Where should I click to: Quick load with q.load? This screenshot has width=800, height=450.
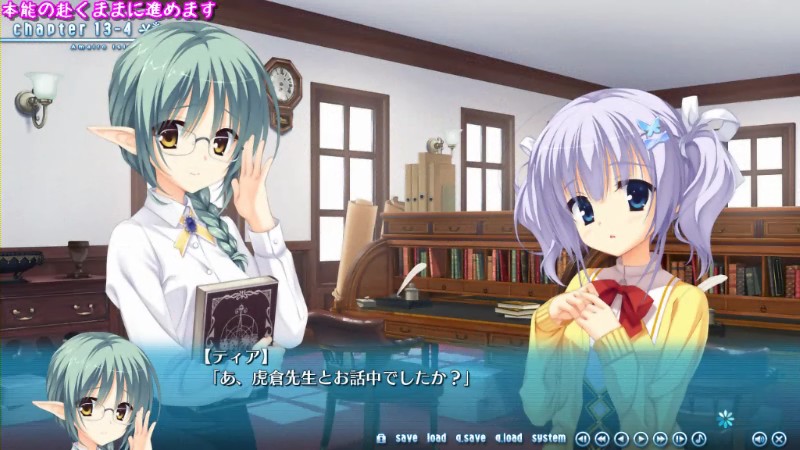tap(507, 438)
